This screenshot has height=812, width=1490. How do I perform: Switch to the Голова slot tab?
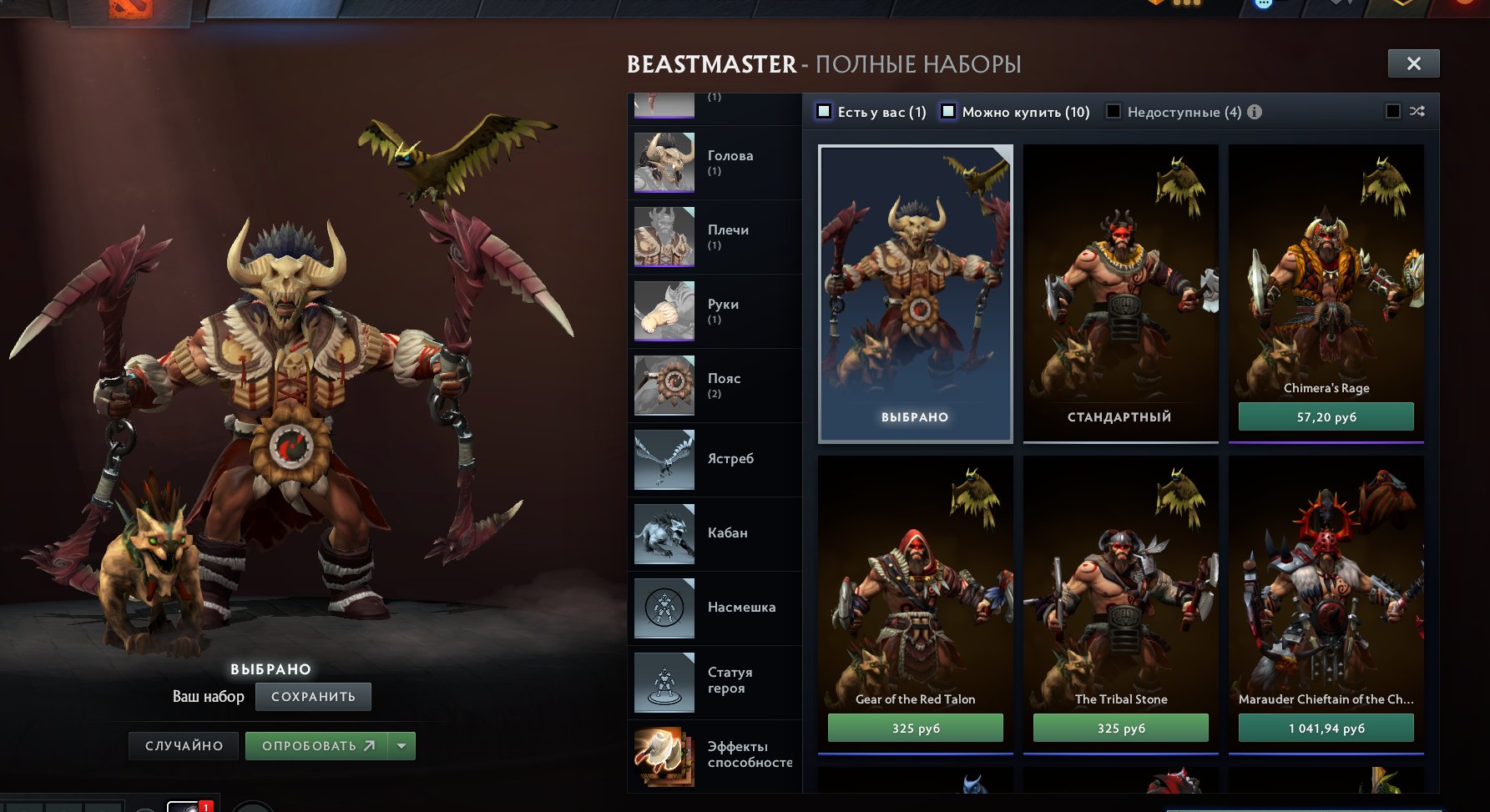(664, 163)
